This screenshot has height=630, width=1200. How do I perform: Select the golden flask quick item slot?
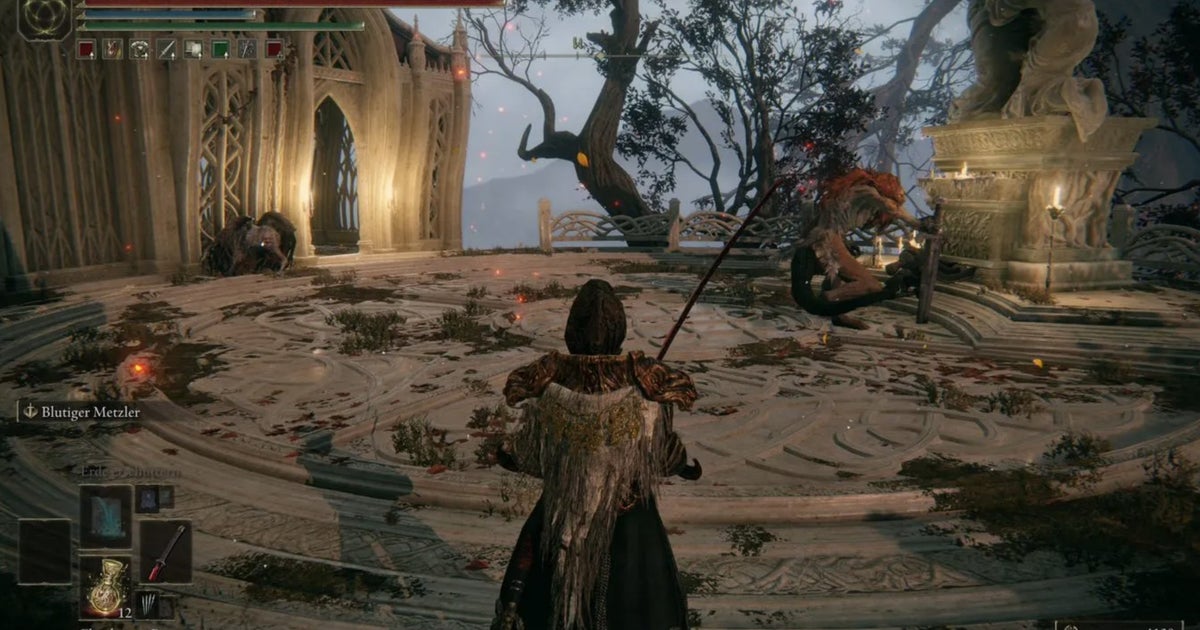[x=105, y=587]
